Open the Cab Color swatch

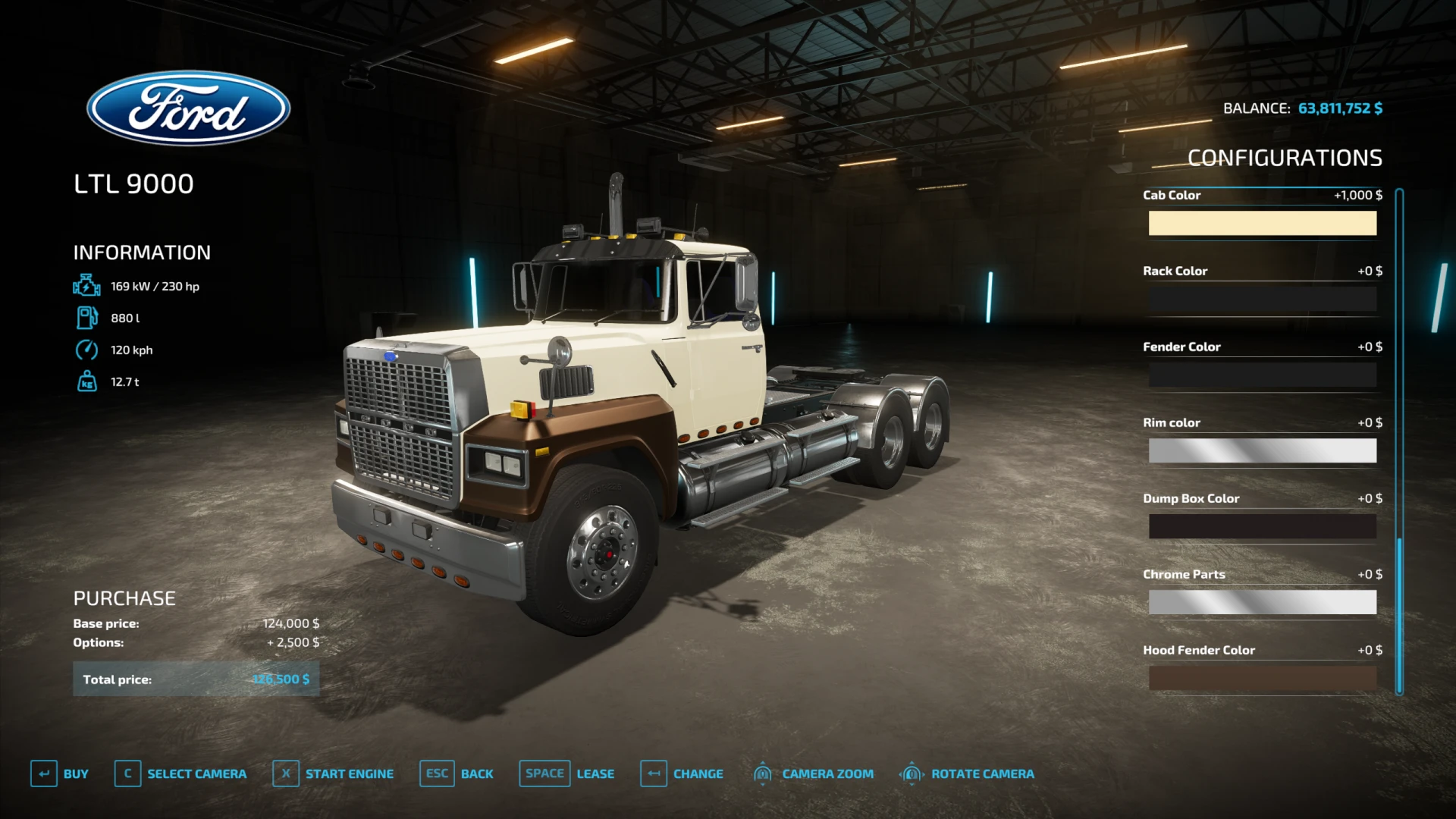[x=1262, y=223]
